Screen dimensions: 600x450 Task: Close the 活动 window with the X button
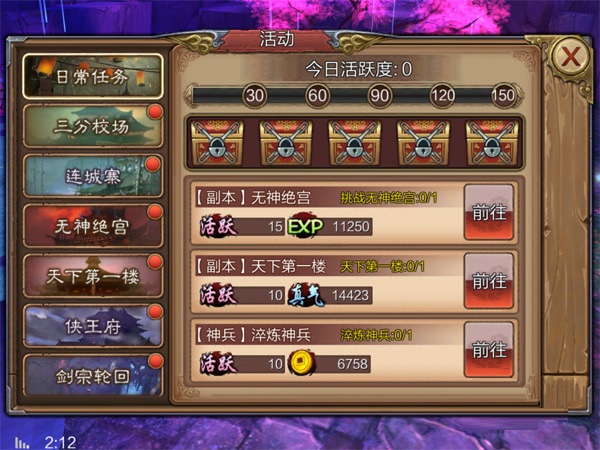[570, 57]
